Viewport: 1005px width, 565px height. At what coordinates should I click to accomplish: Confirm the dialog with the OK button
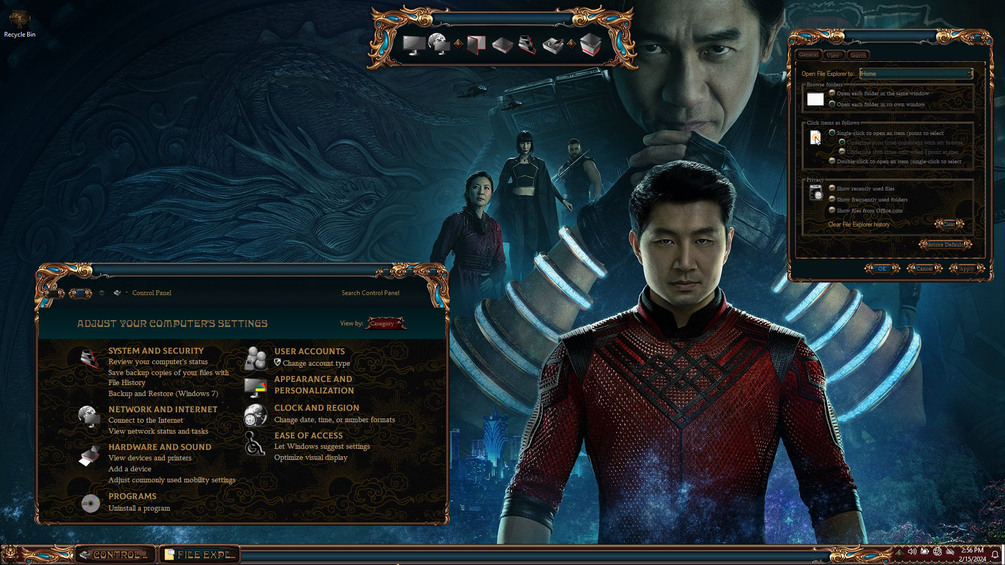pos(881,268)
